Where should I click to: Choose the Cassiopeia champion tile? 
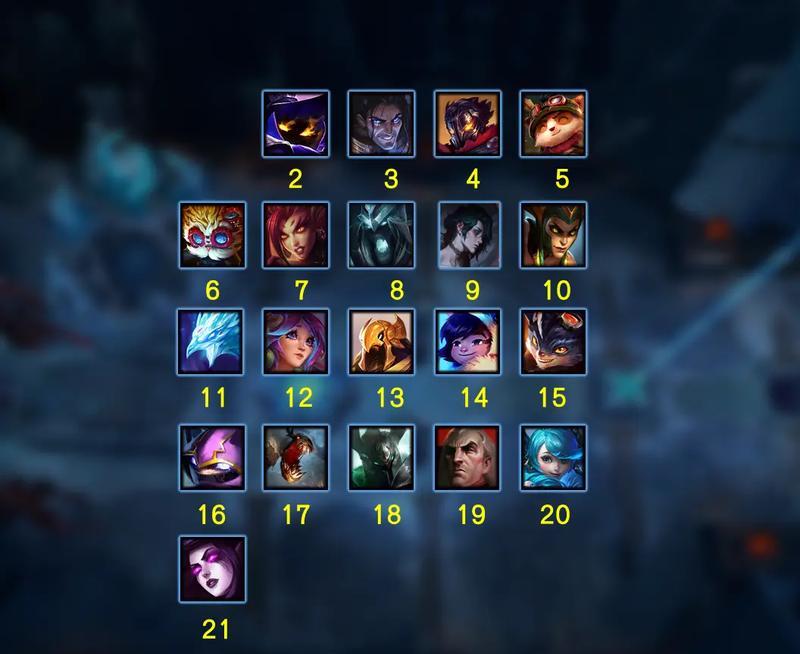tap(553, 235)
